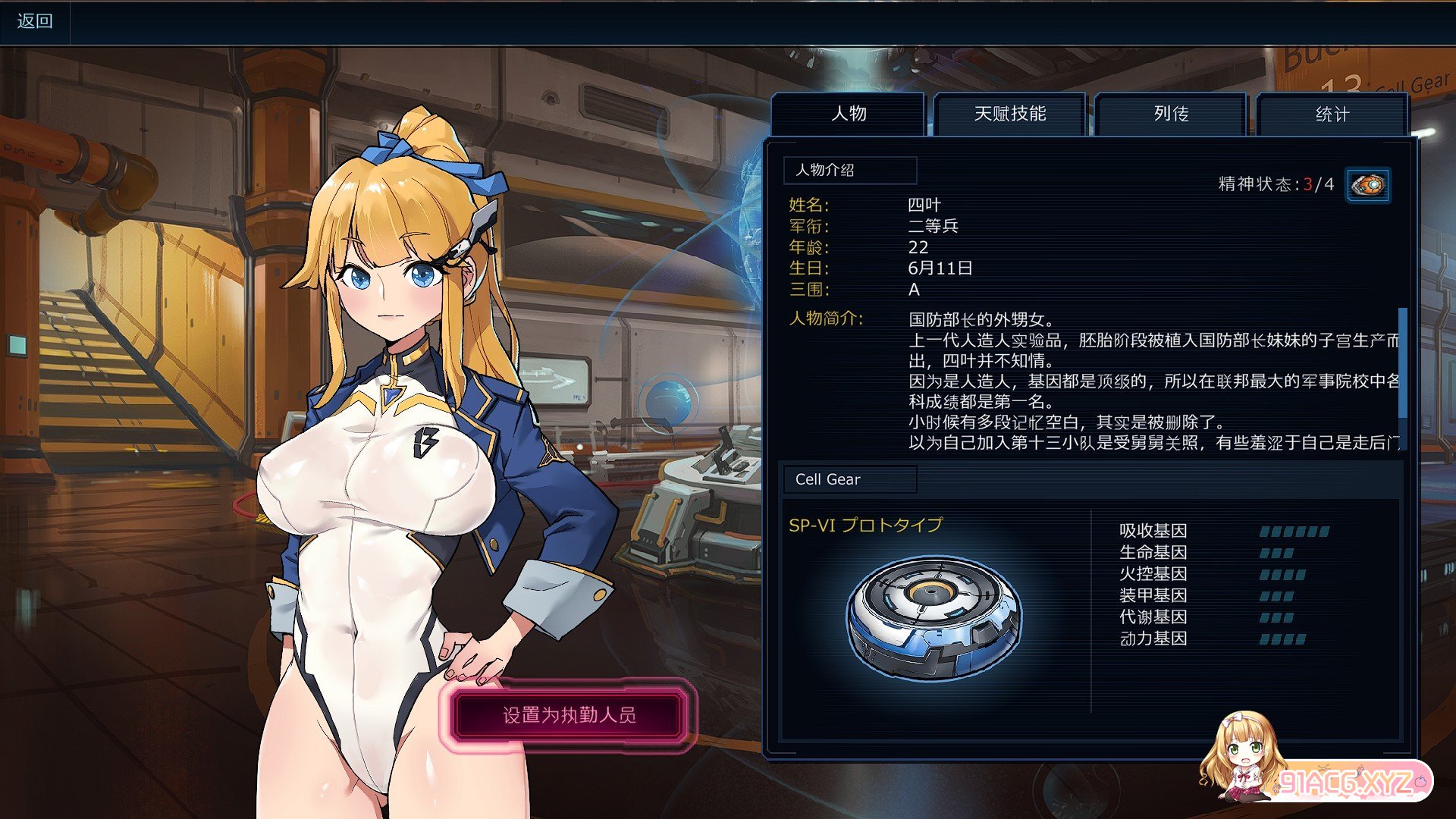1456x819 pixels.
Task: Select the SP-VI Cell Gear disc image
Action: click(934, 618)
